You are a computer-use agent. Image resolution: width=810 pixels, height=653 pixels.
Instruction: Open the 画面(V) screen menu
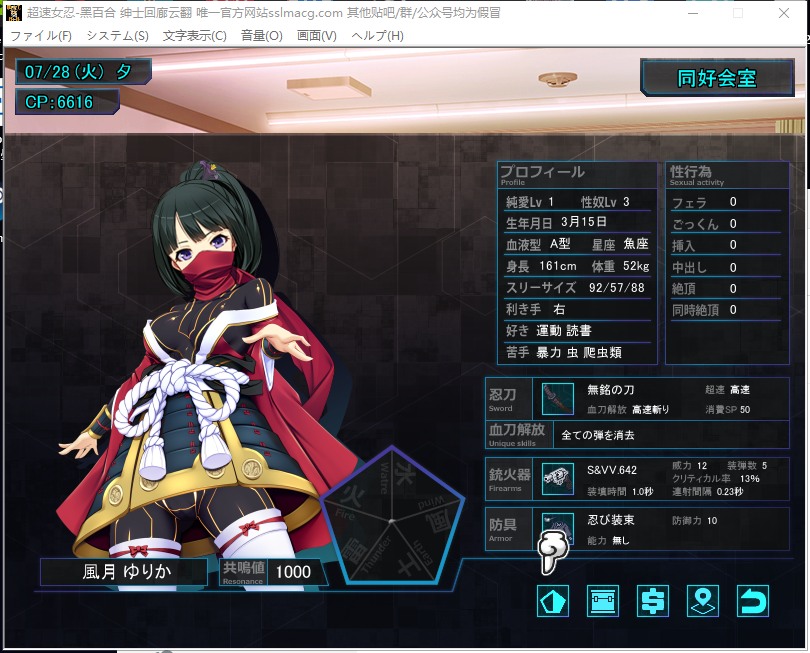click(x=317, y=35)
